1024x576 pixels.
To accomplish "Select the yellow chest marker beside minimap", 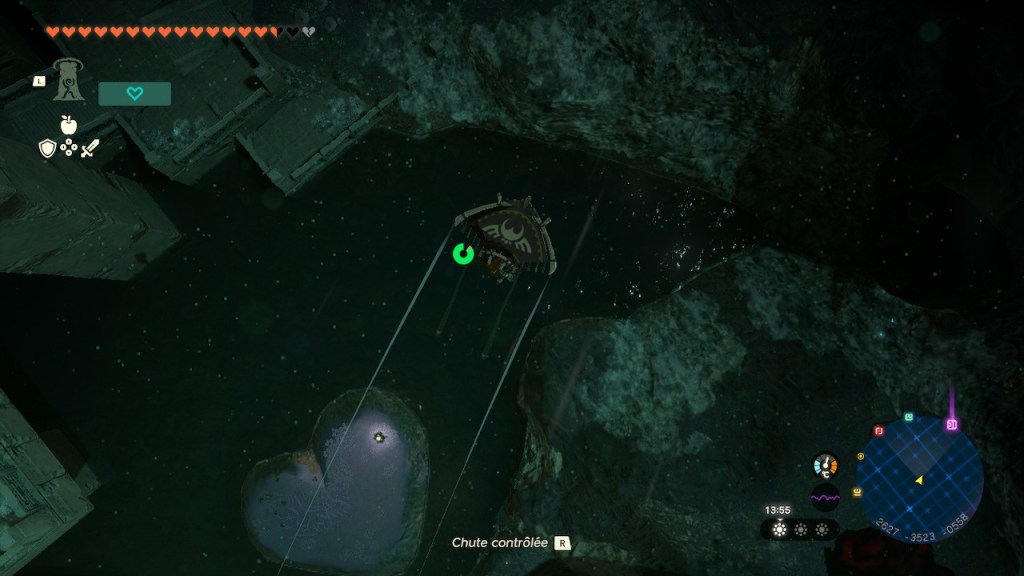I will point(857,492).
